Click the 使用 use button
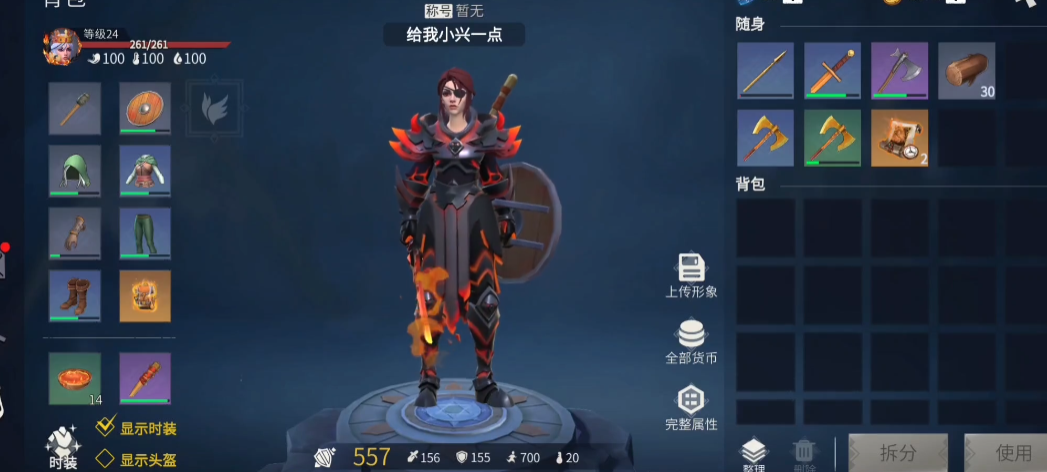Viewport: 1047px width, 472px height. pyautogui.click(x=1006, y=453)
